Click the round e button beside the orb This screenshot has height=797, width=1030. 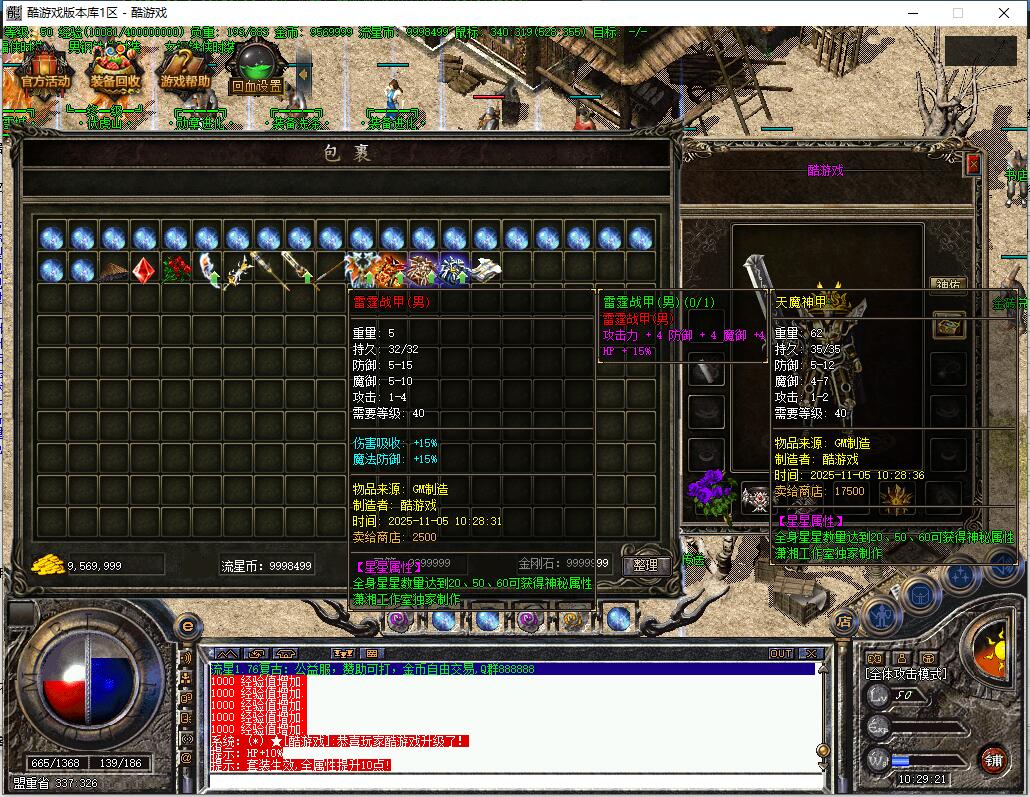tap(186, 626)
